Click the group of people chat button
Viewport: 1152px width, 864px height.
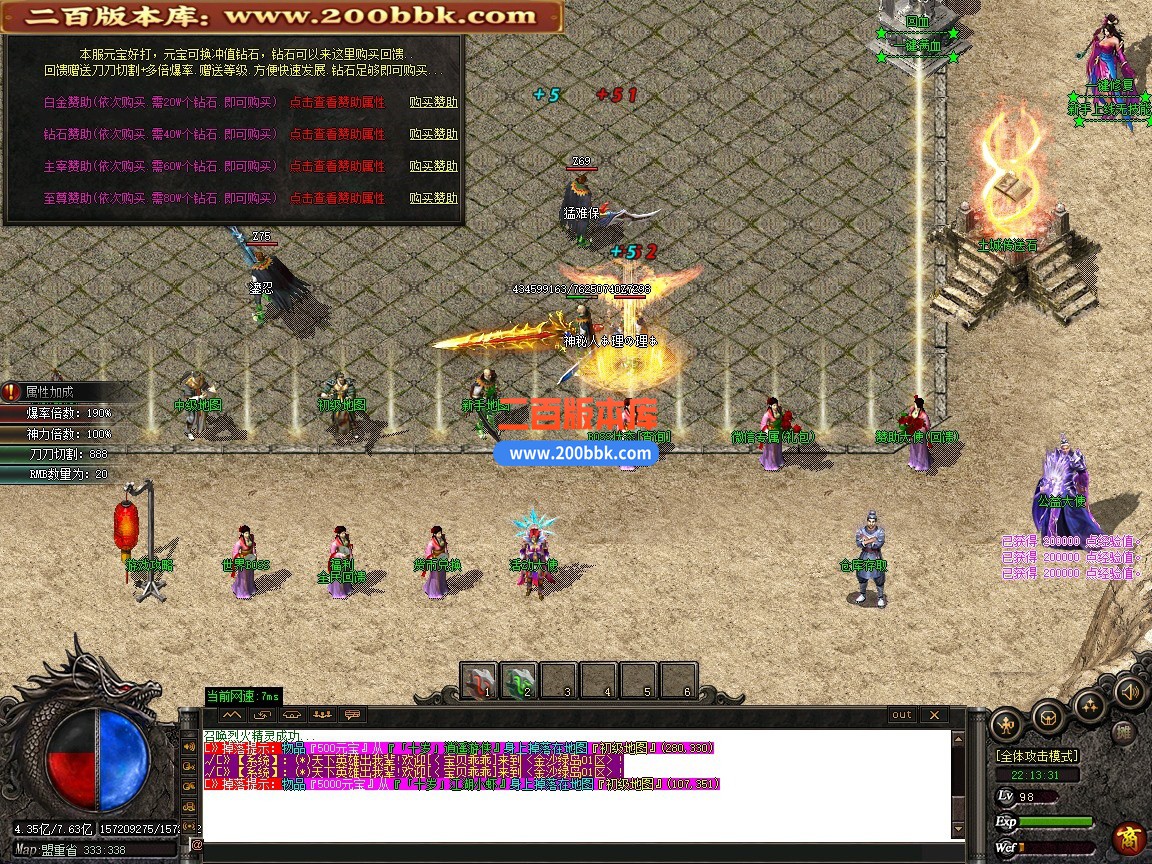coord(322,715)
